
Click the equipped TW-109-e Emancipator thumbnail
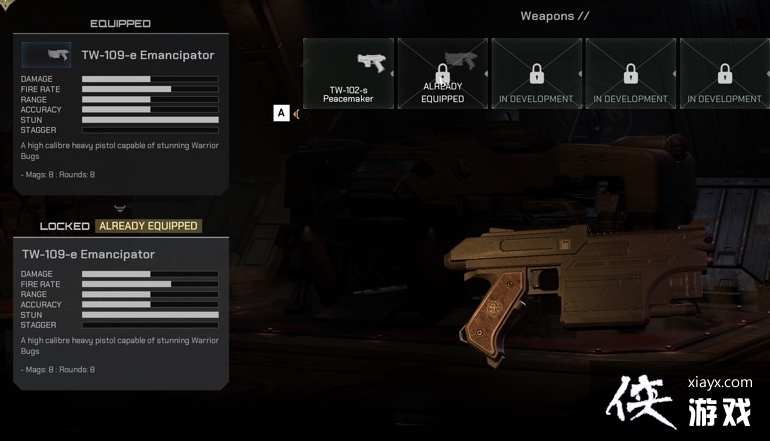pos(47,55)
